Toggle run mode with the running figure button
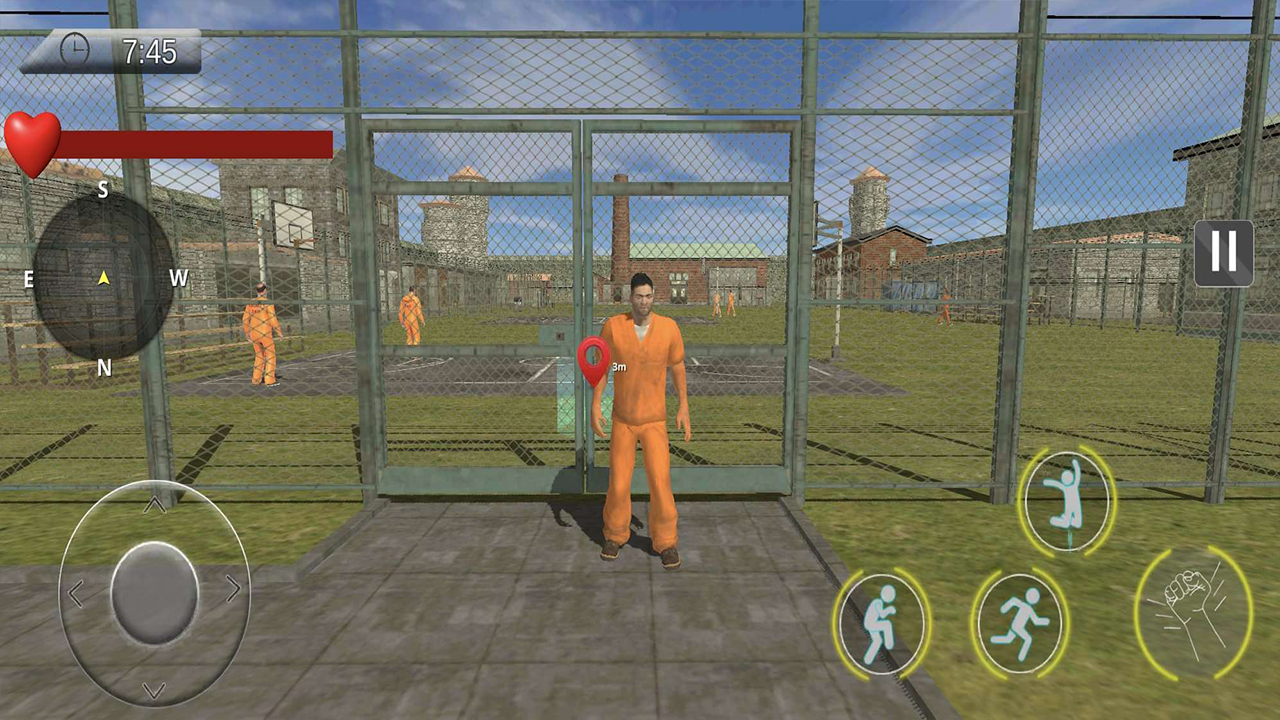1280x720 pixels. [x=1018, y=622]
